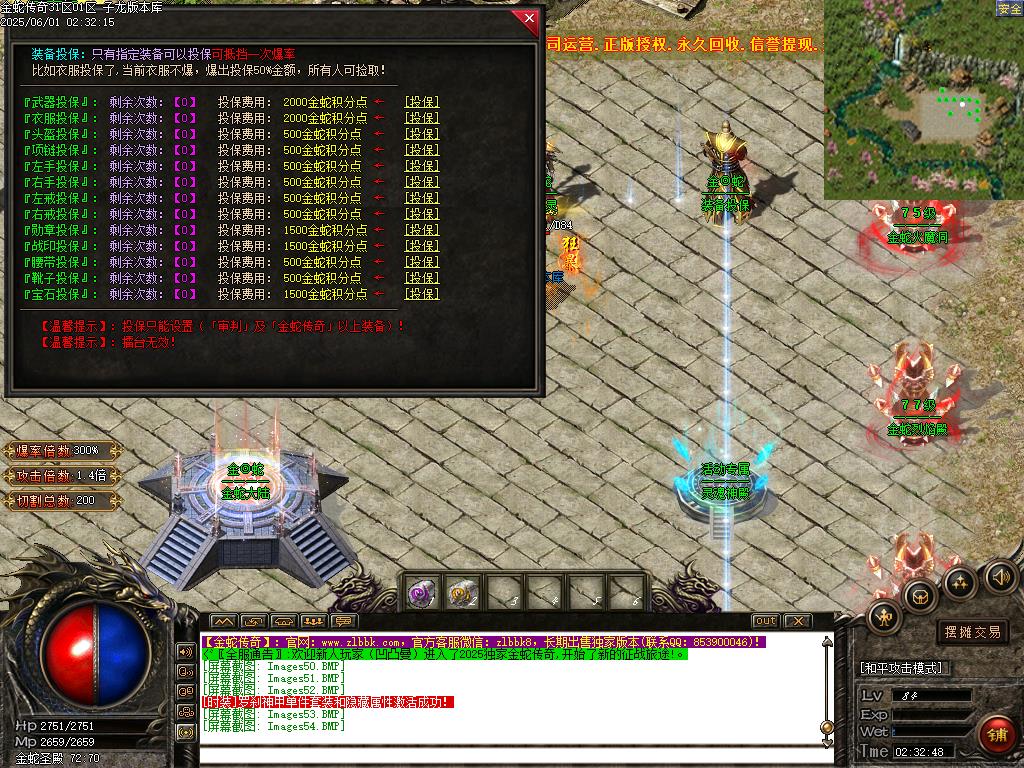Close the chat panel with X button
The image size is (1024, 768).
click(x=800, y=621)
